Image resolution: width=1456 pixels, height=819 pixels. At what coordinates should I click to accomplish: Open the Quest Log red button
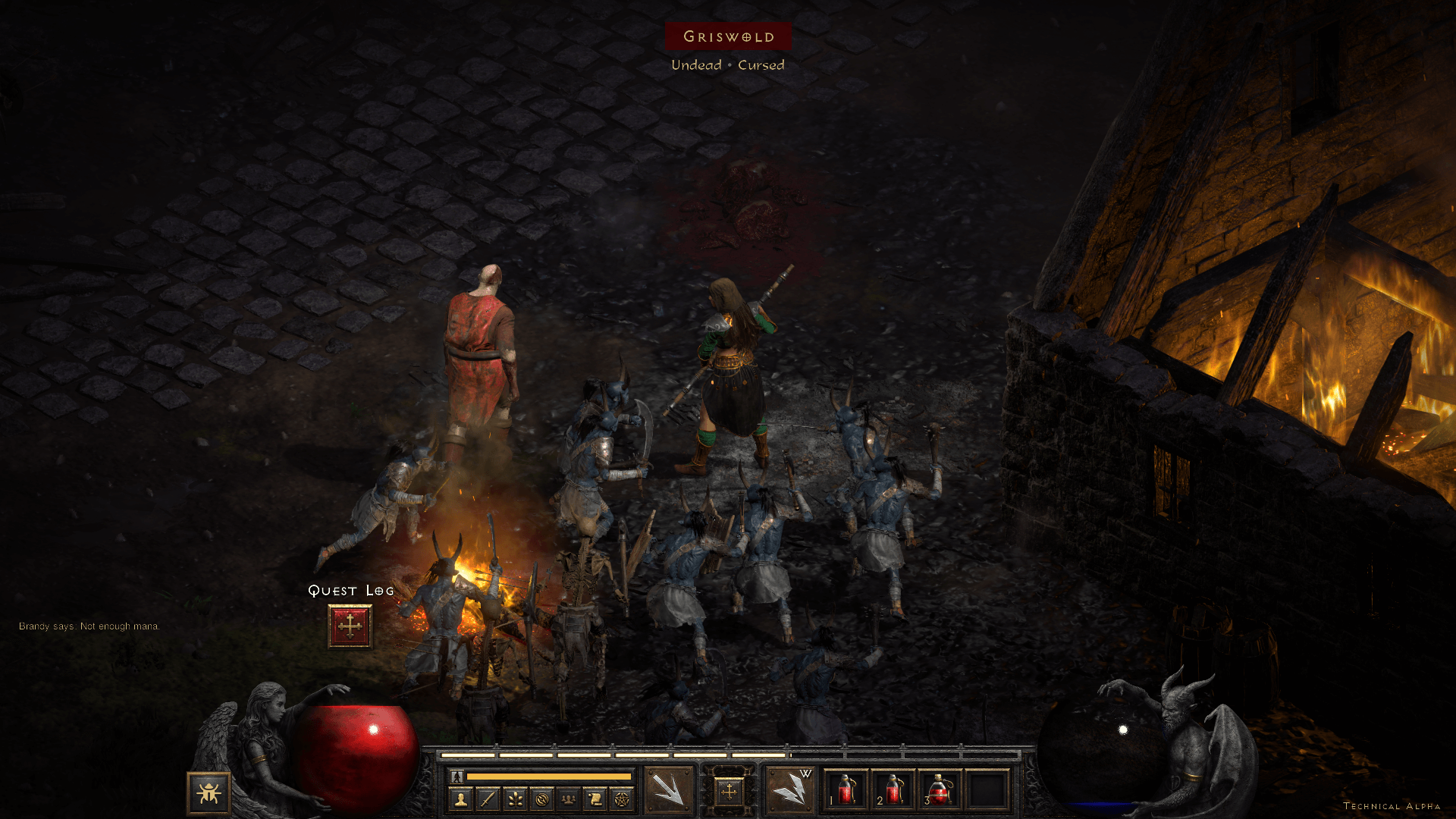(x=350, y=626)
